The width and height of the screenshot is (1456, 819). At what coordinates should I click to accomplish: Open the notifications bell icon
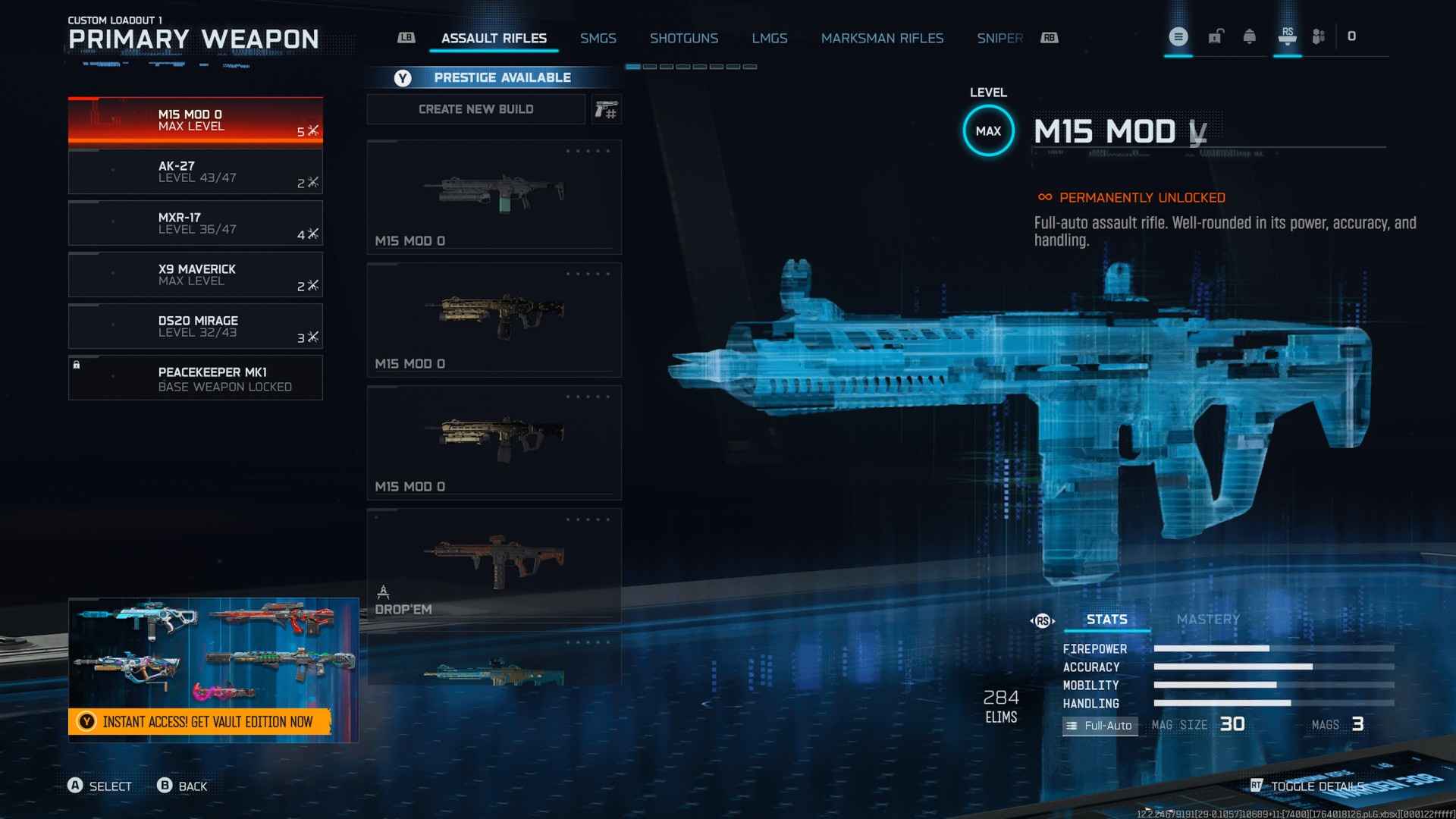click(x=1249, y=36)
